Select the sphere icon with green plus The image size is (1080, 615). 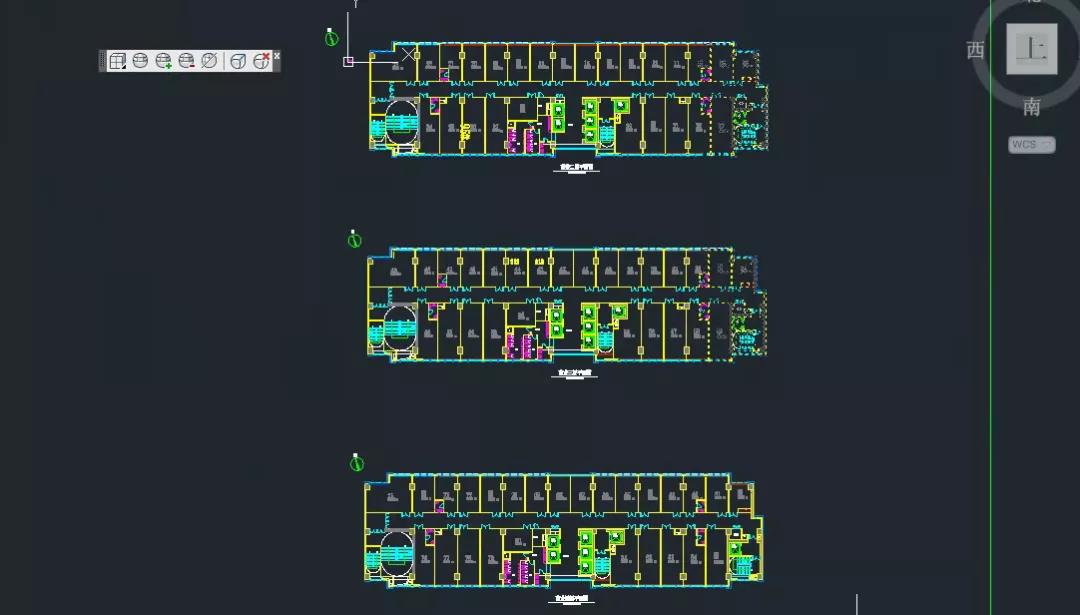tap(163, 61)
